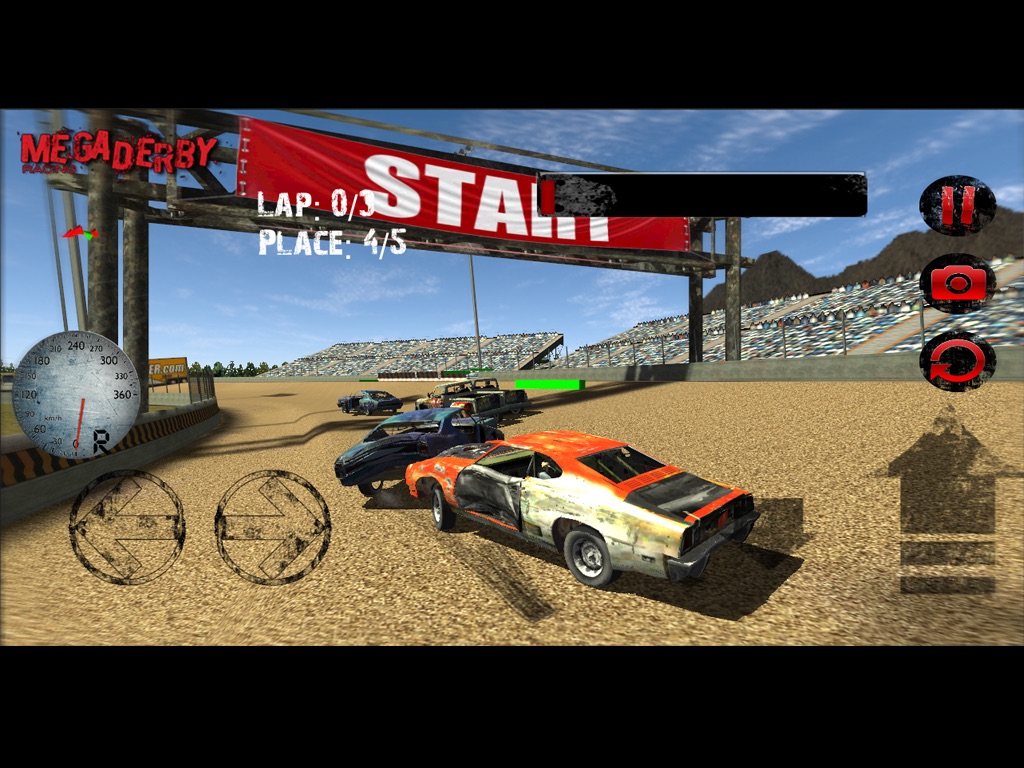Switch the camera view
The image size is (1024, 768).
[957, 283]
